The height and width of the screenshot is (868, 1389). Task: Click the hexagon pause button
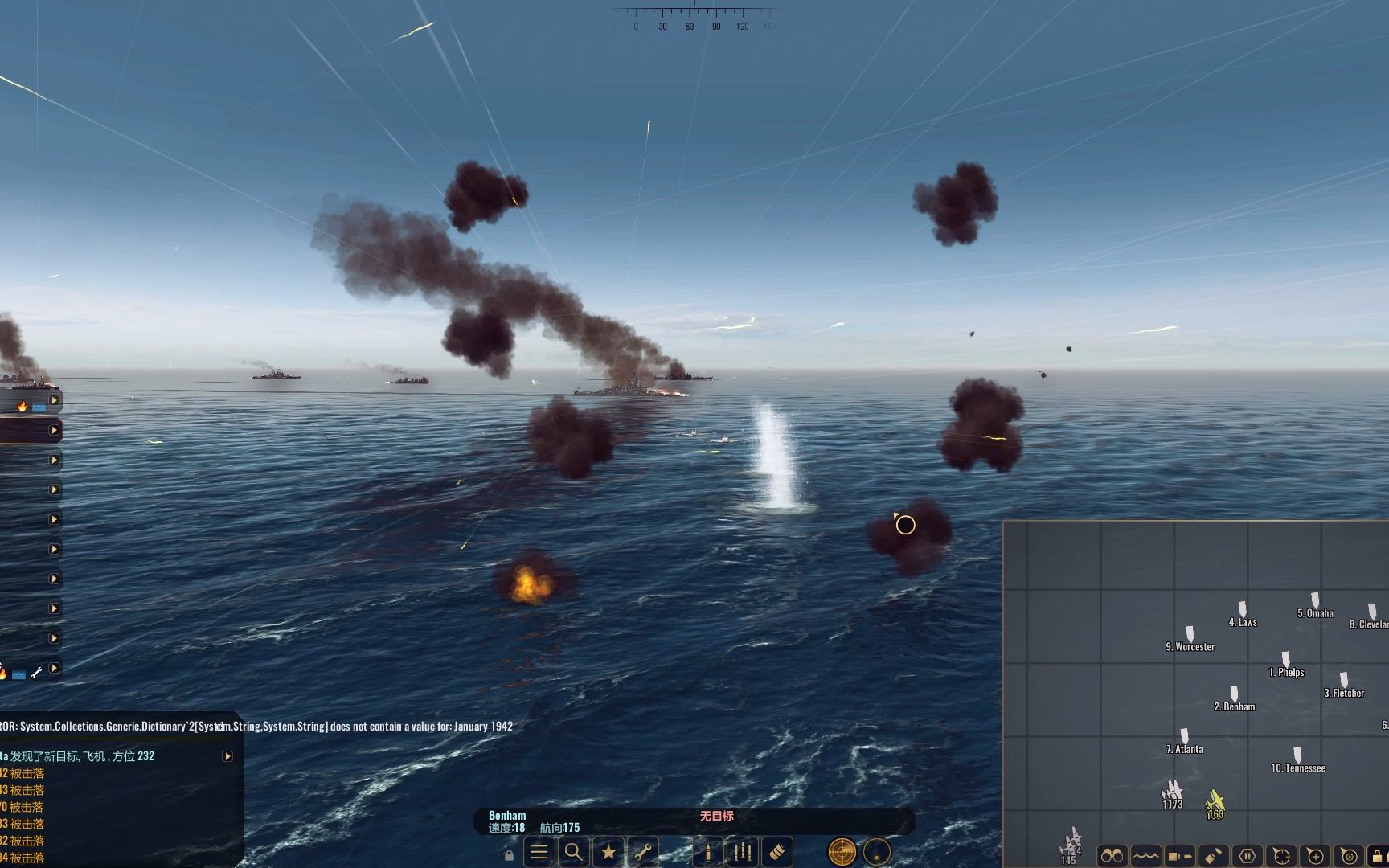point(1248,856)
